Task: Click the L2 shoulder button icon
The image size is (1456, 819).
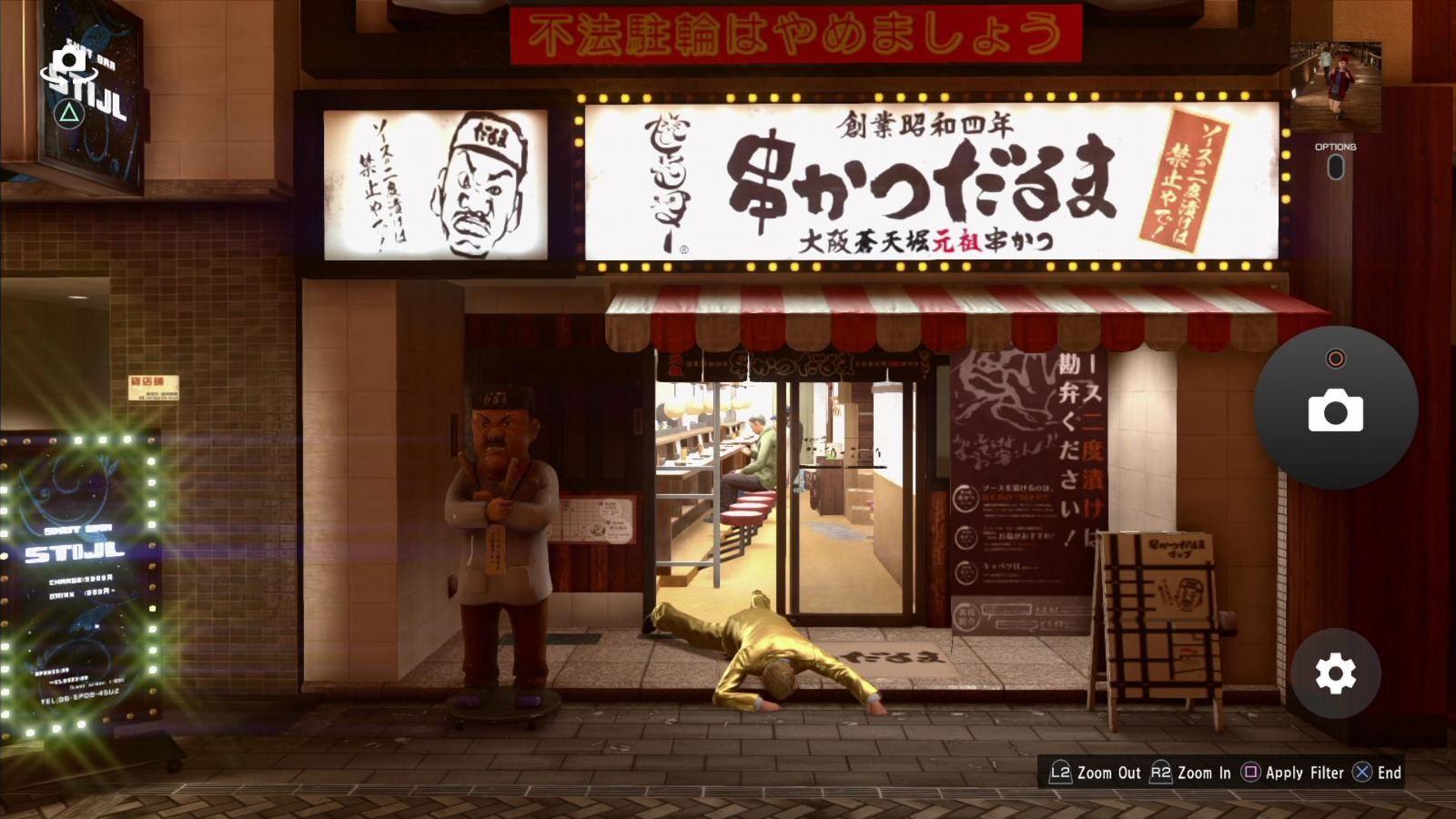Action: (x=1060, y=773)
